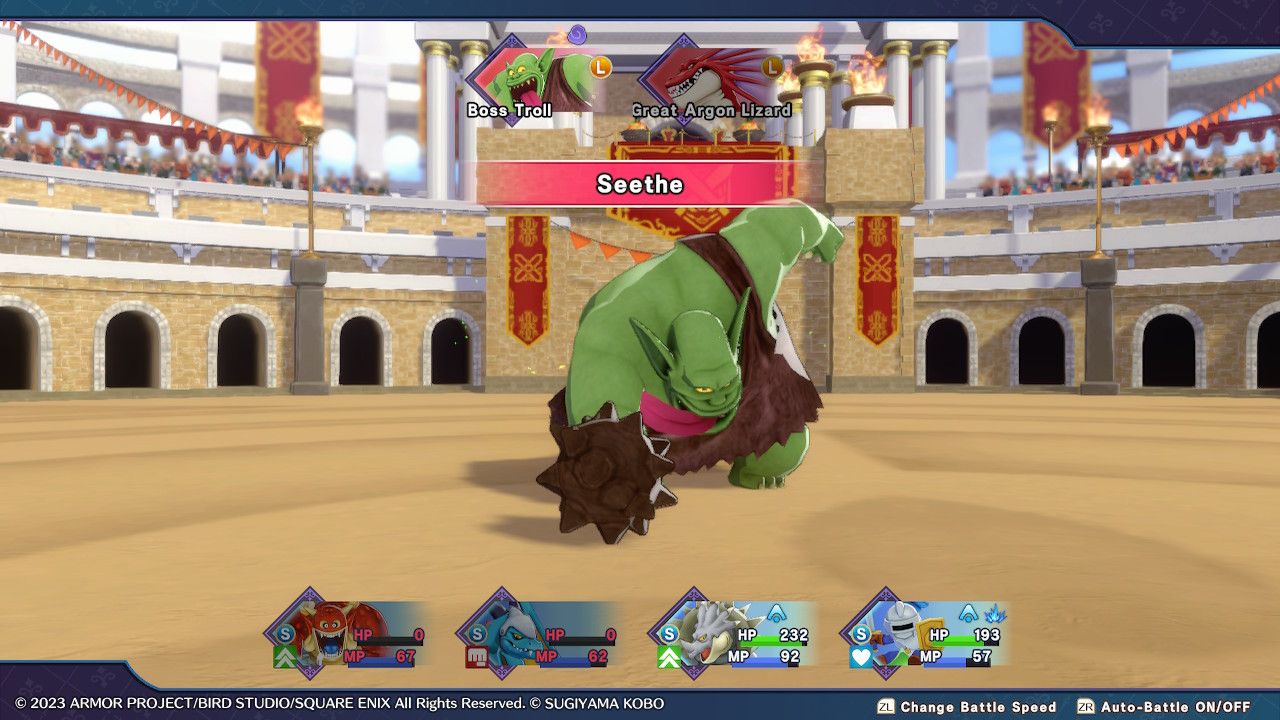Click the wind buff icon above the dragon's HP

coord(776,615)
